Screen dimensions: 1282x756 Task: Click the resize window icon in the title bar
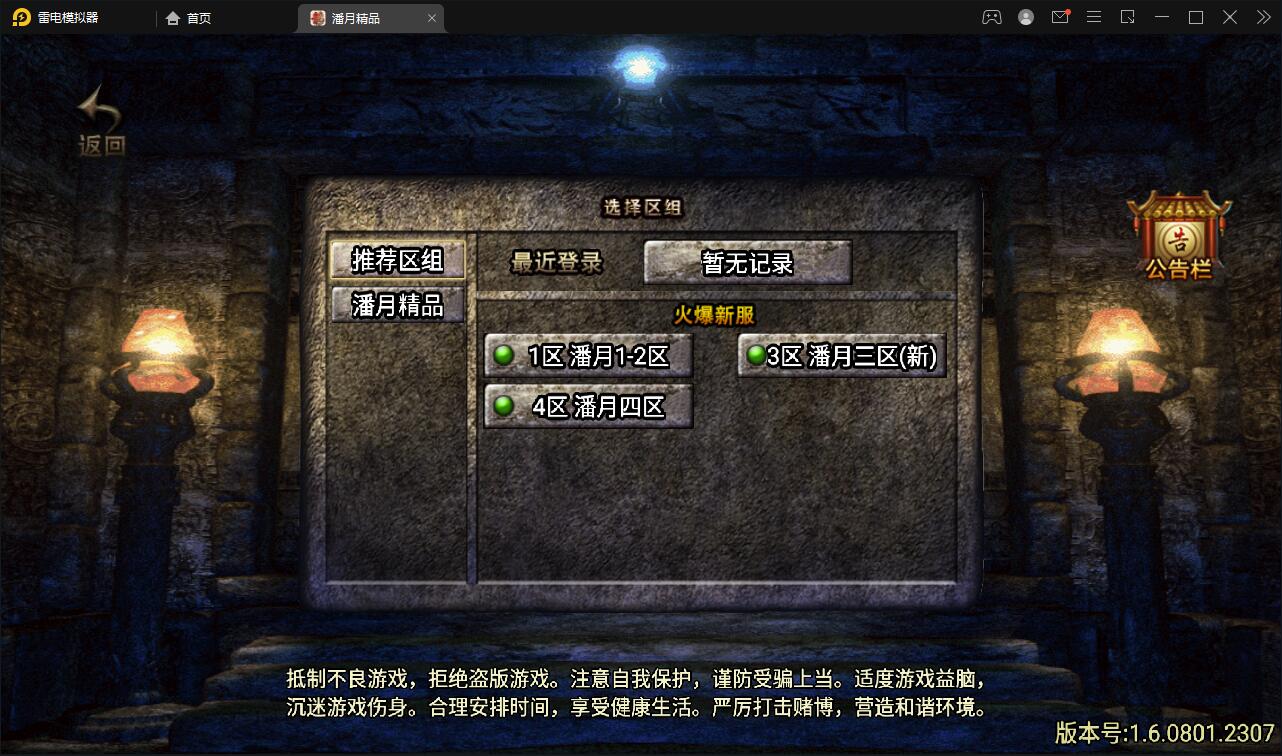(1130, 17)
